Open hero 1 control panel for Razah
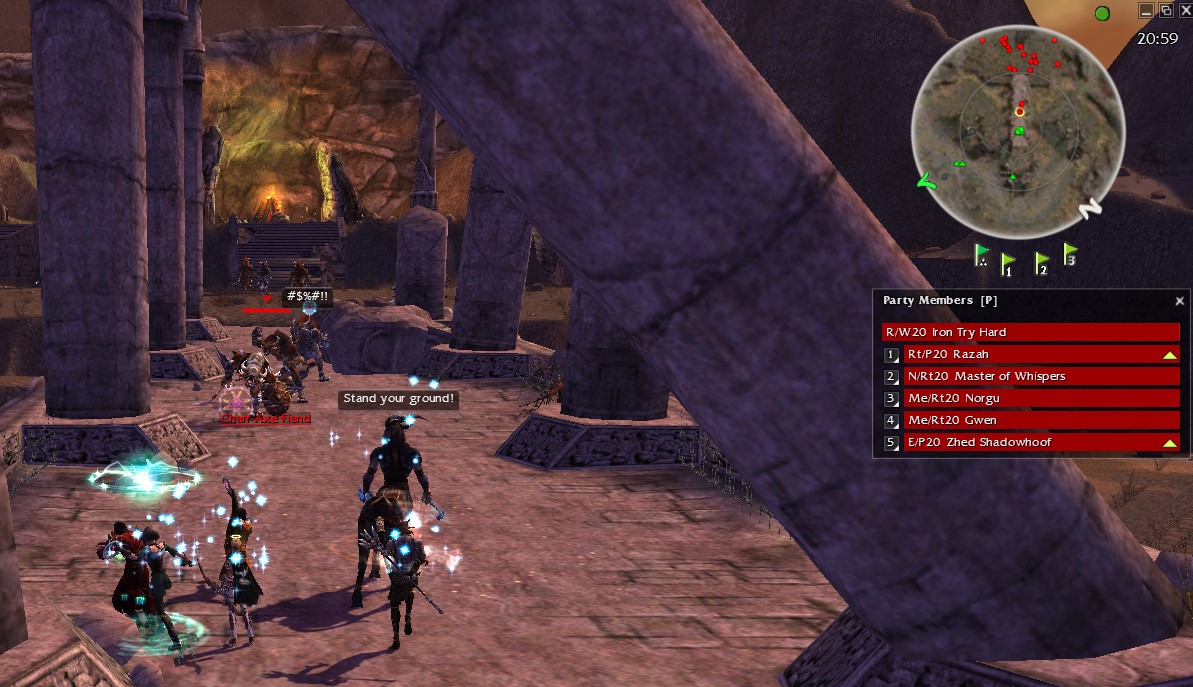 click(891, 355)
